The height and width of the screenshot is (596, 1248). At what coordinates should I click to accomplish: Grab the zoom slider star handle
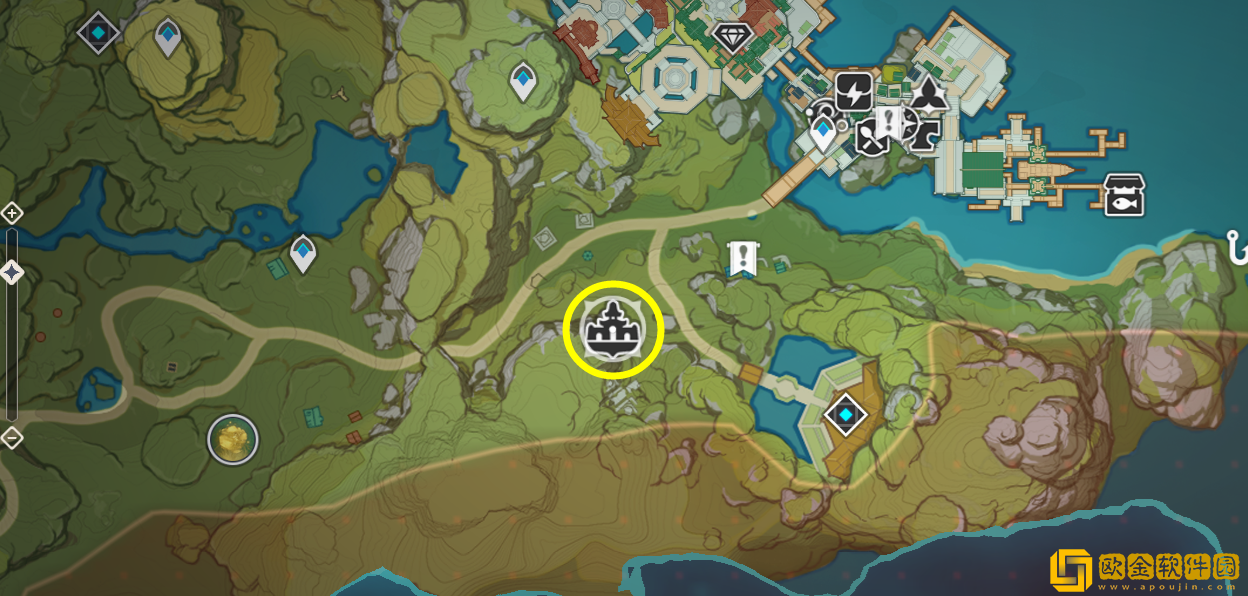click(11, 271)
